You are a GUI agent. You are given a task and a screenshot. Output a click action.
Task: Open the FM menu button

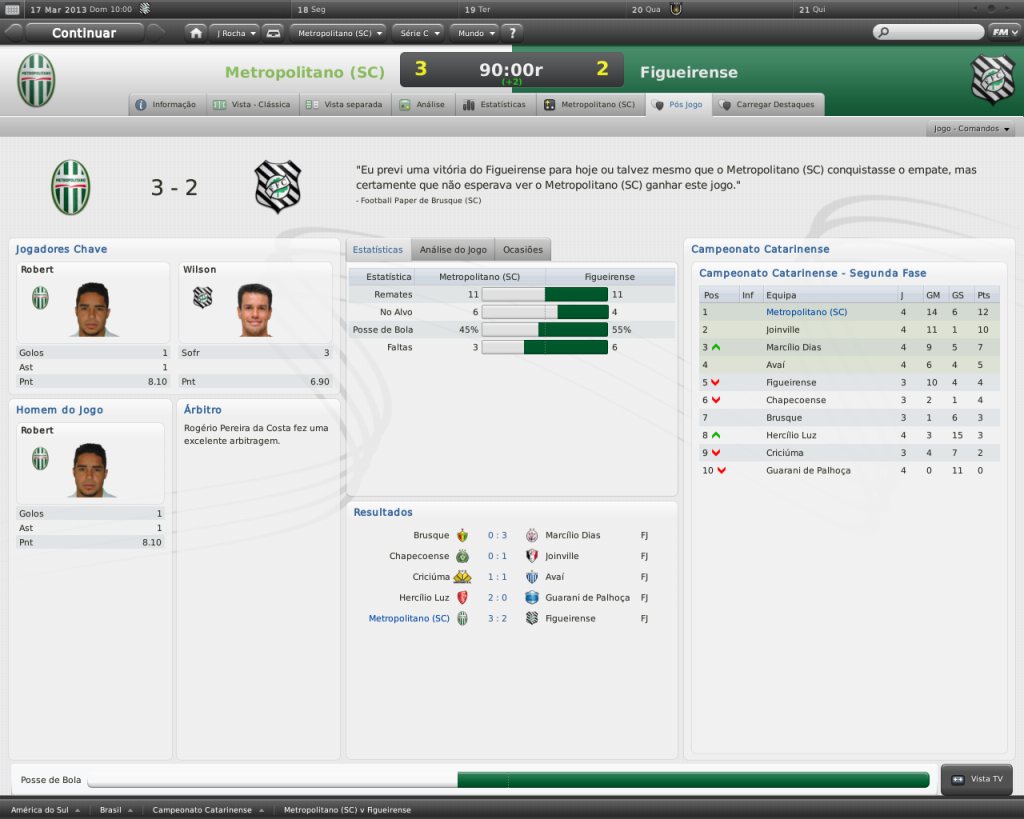pyautogui.click(x=1001, y=32)
